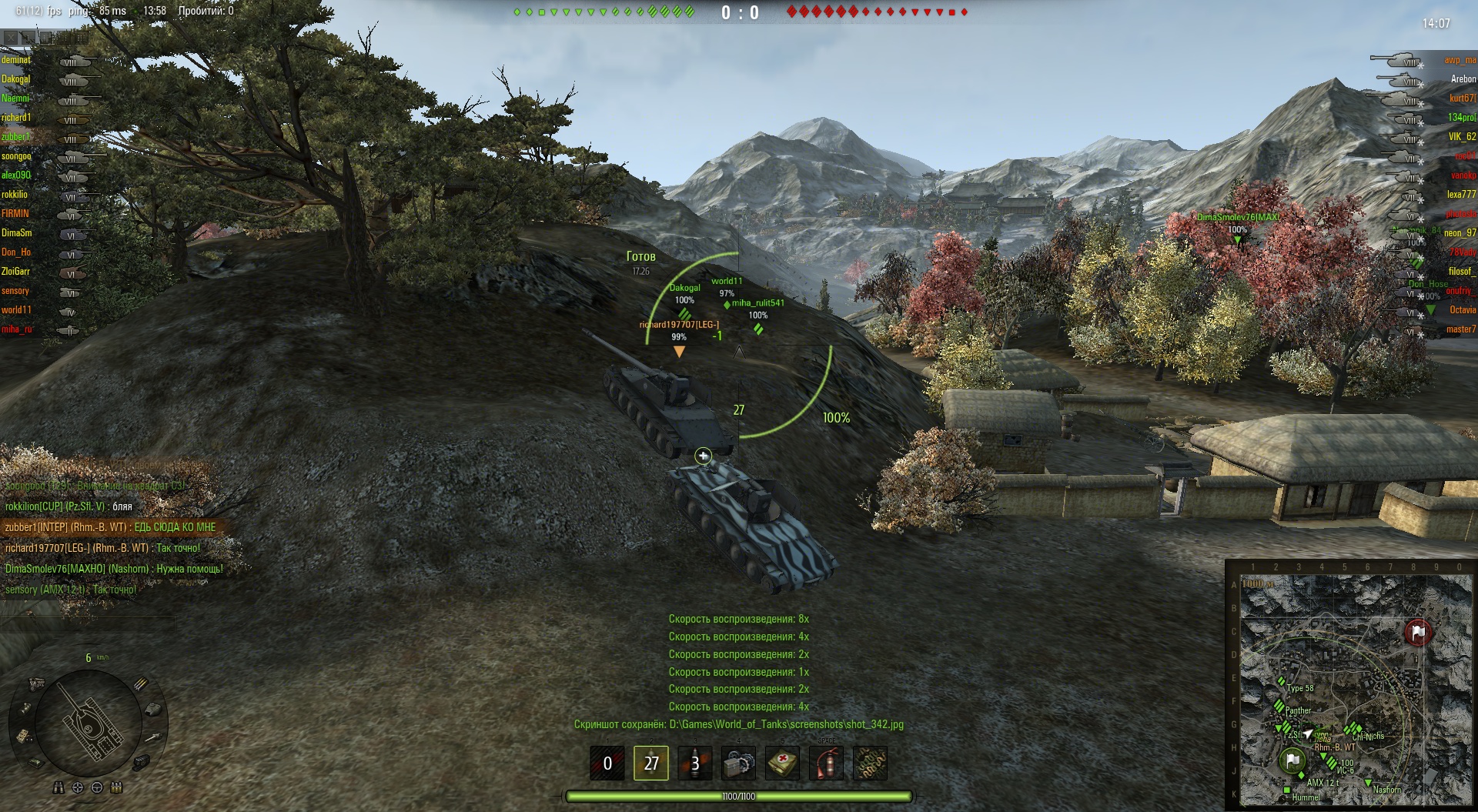Use the first aid kit consumable

783,763
